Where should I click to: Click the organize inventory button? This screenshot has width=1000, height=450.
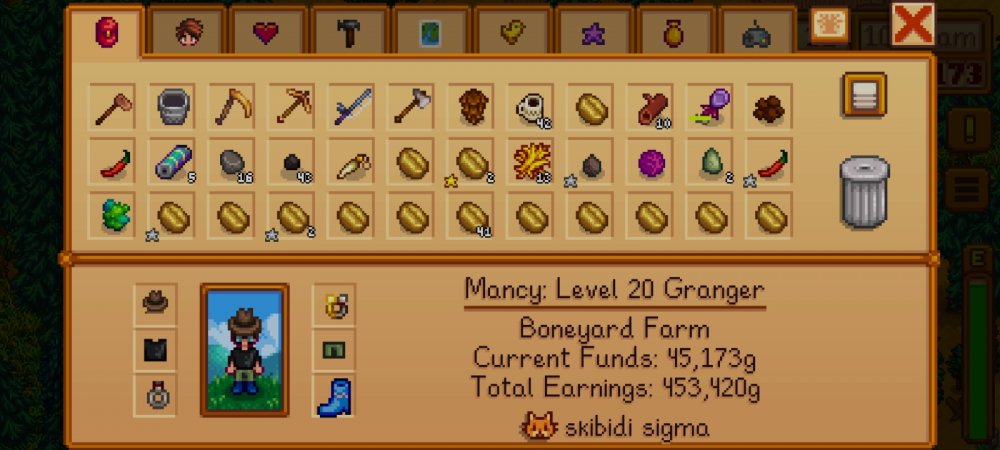point(863,95)
